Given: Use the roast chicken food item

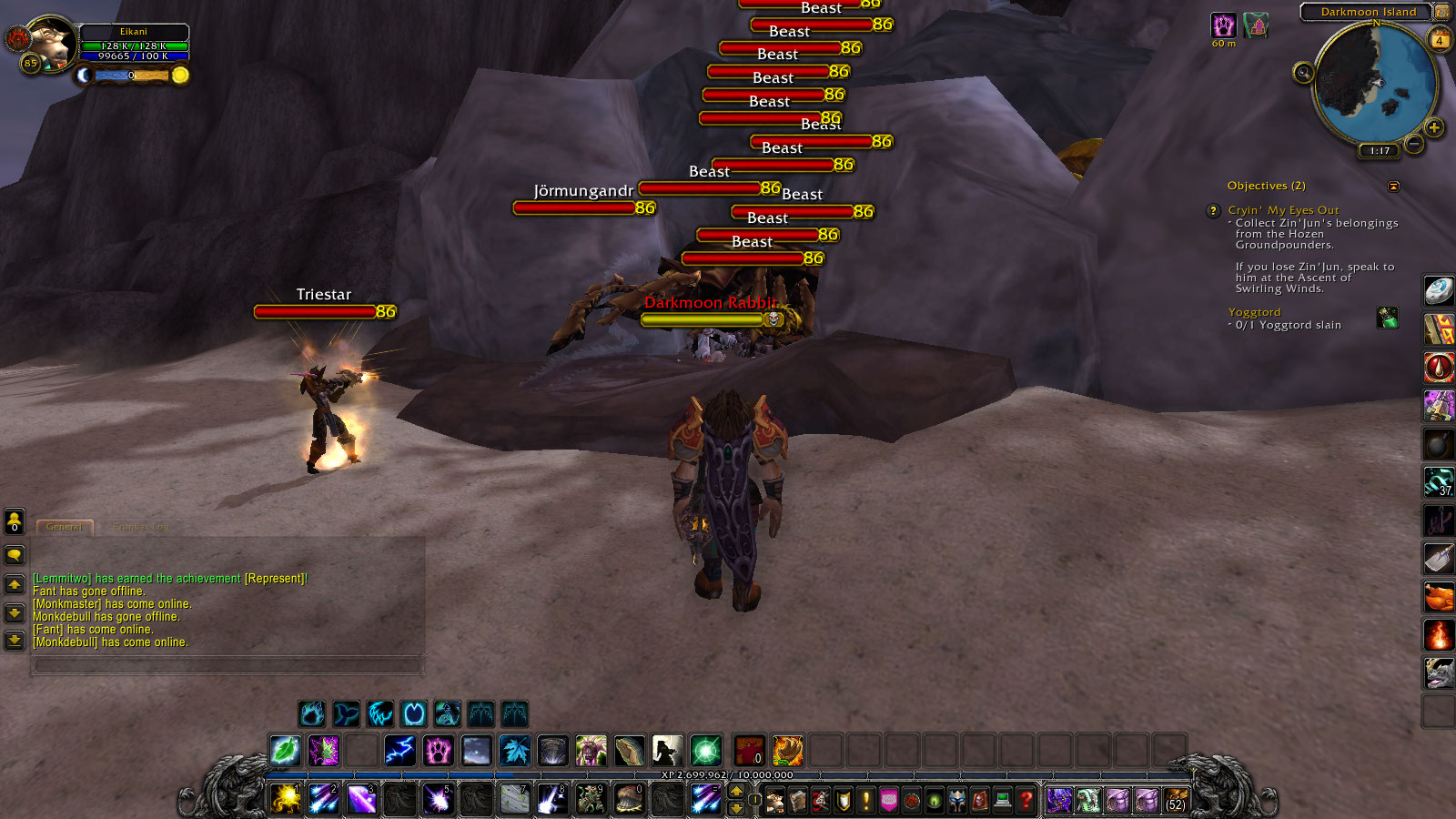Looking at the screenshot, I should [x=1438, y=598].
